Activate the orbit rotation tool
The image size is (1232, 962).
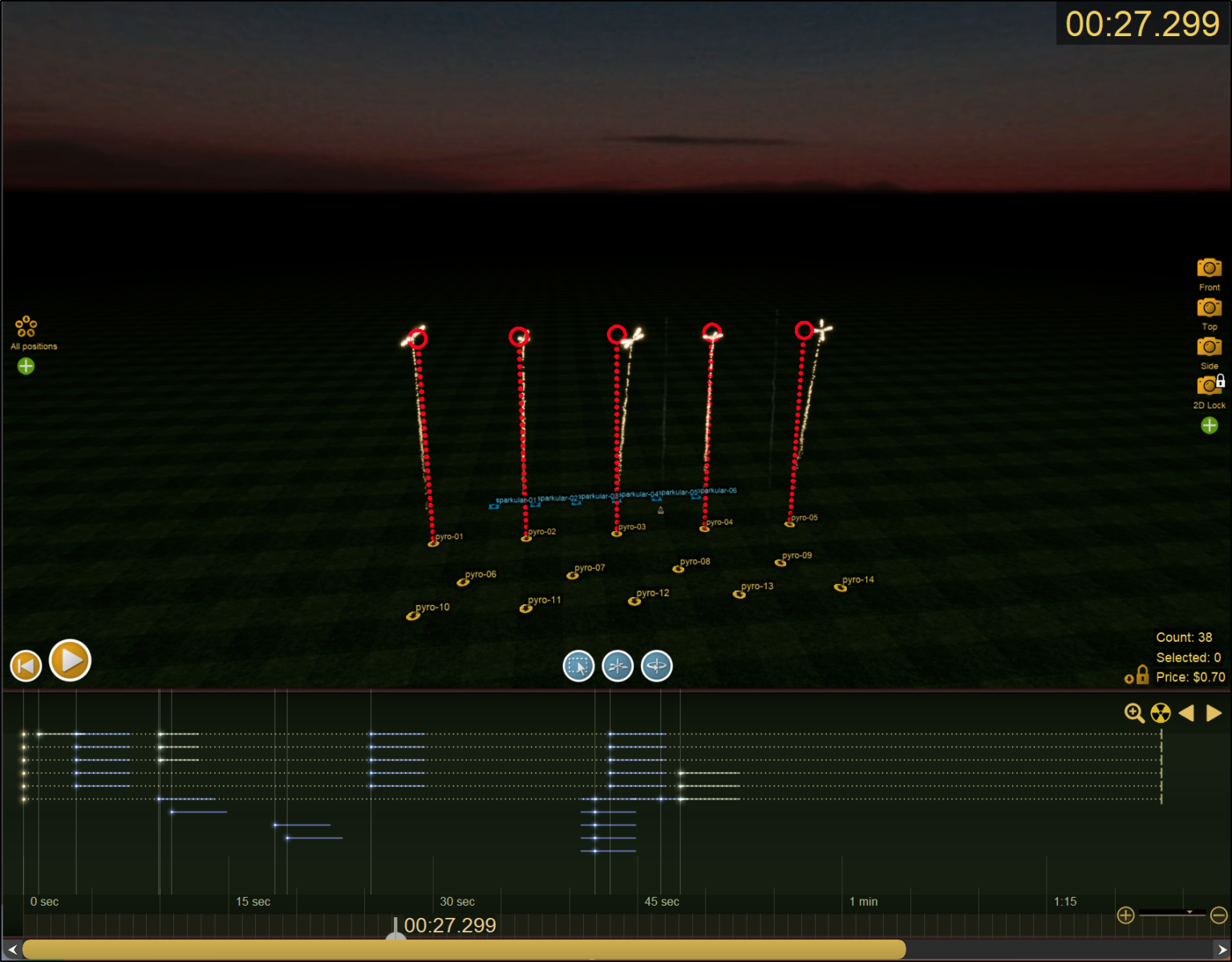657,666
